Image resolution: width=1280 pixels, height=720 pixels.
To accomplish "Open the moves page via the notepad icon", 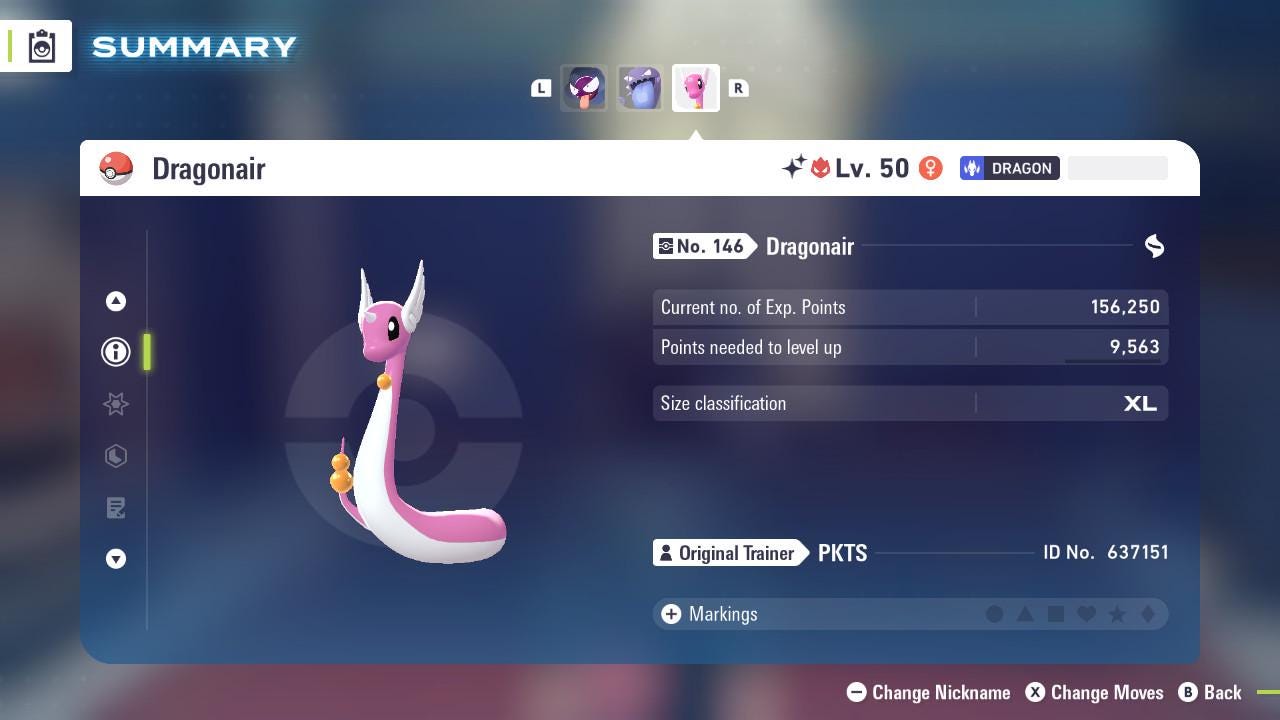I will [x=116, y=507].
